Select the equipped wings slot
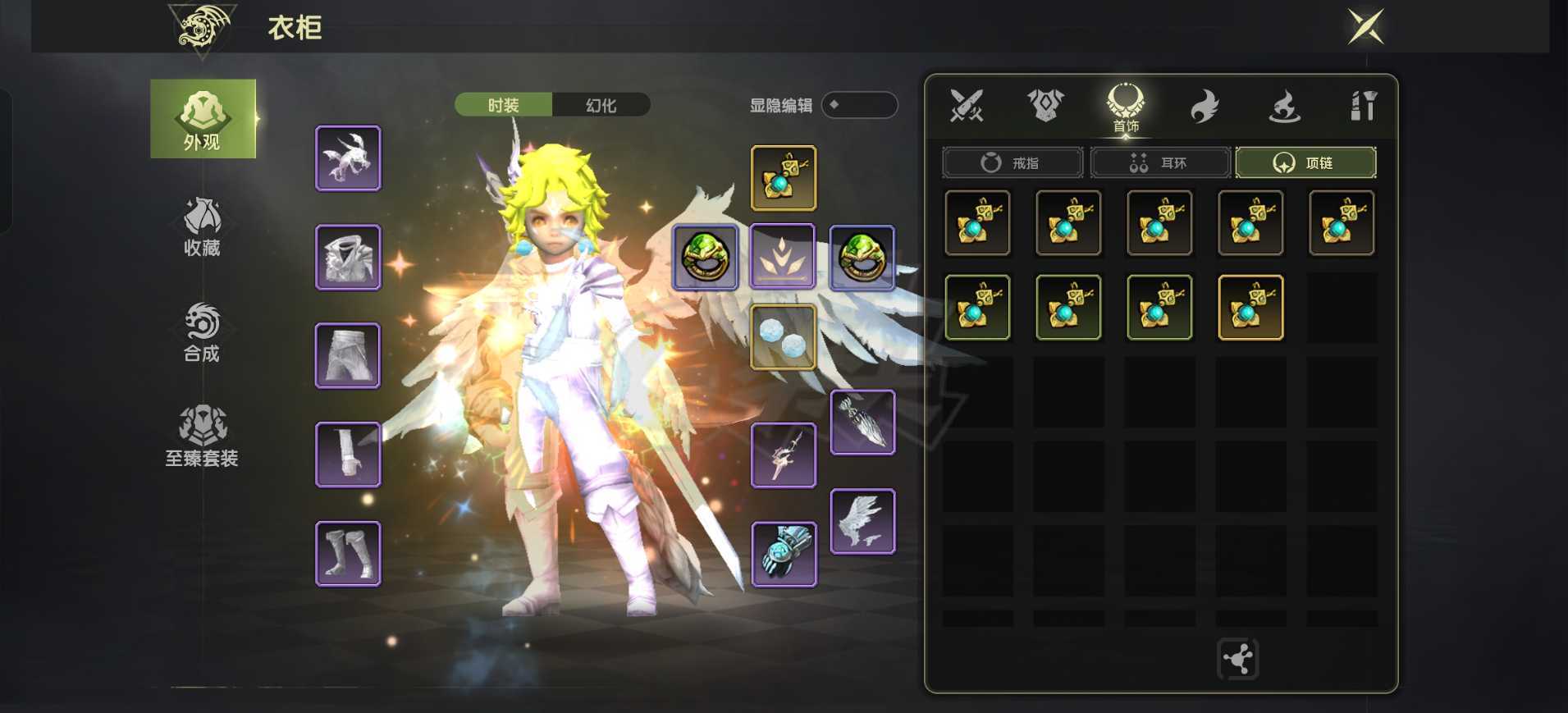The height and width of the screenshot is (713, 1568). (x=862, y=522)
